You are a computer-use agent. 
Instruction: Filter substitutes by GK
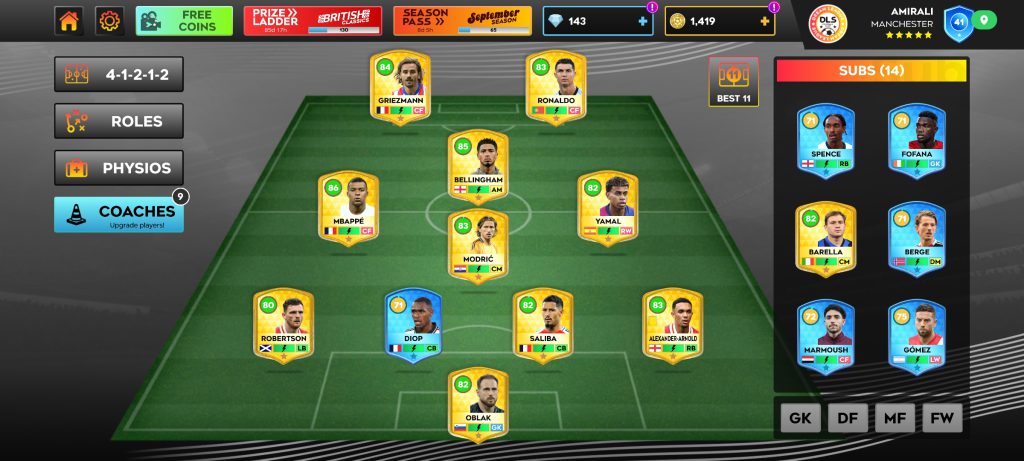click(800, 419)
